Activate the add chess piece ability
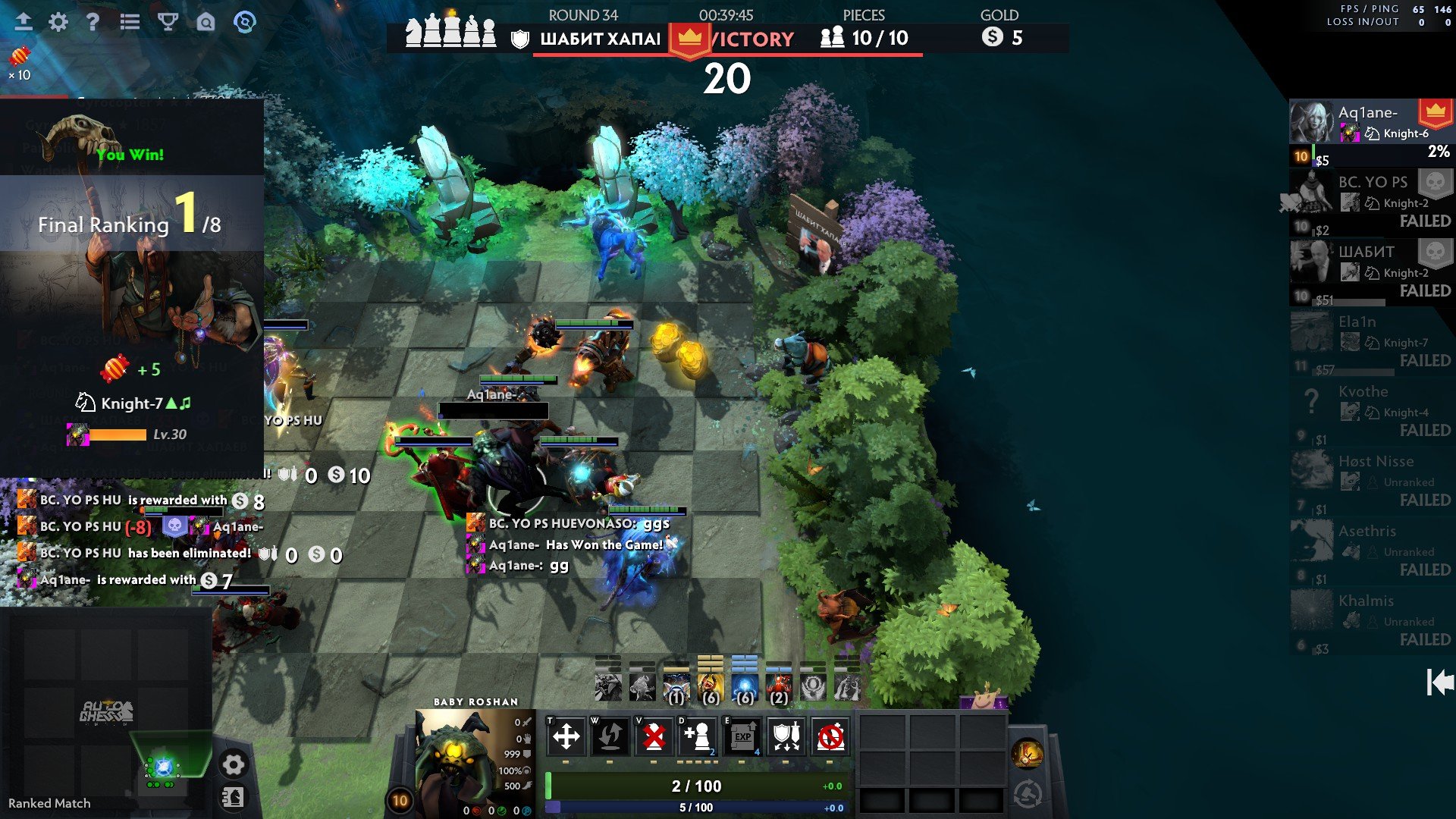This screenshot has width=1456, height=819. click(697, 736)
